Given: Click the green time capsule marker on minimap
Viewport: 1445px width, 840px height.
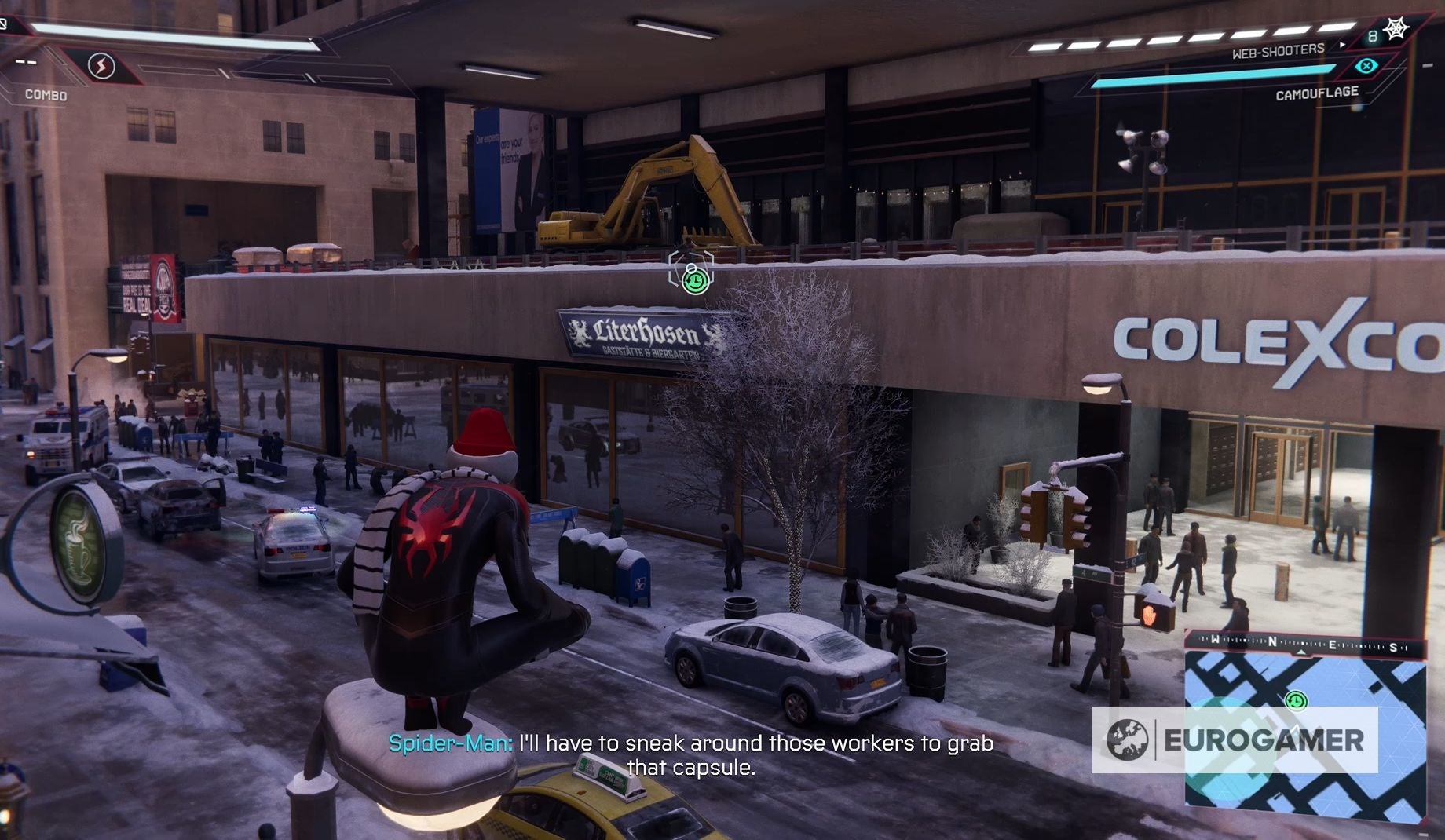Looking at the screenshot, I should [1297, 700].
